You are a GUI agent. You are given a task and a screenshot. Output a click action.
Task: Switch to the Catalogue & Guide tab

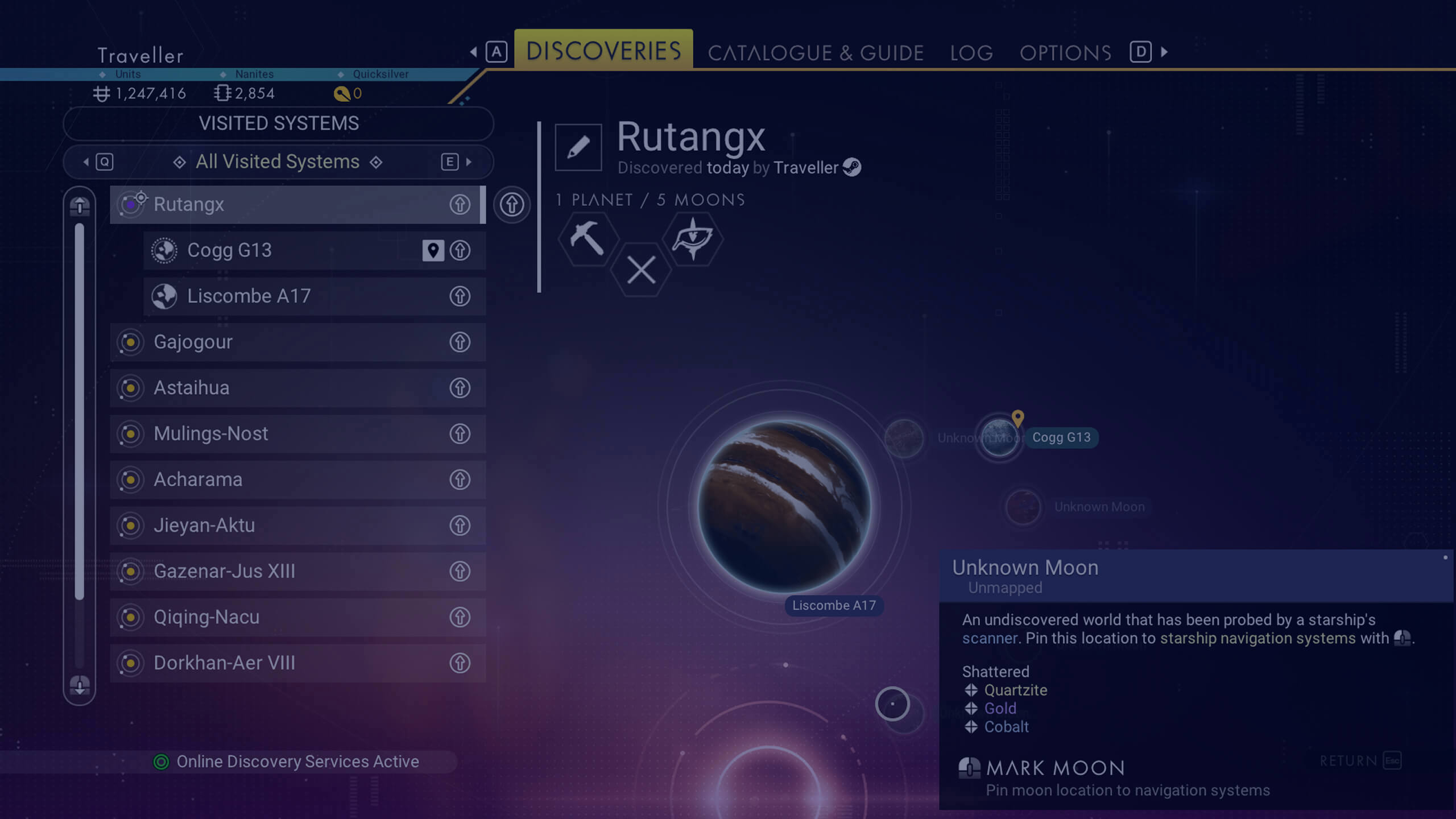(815, 53)
